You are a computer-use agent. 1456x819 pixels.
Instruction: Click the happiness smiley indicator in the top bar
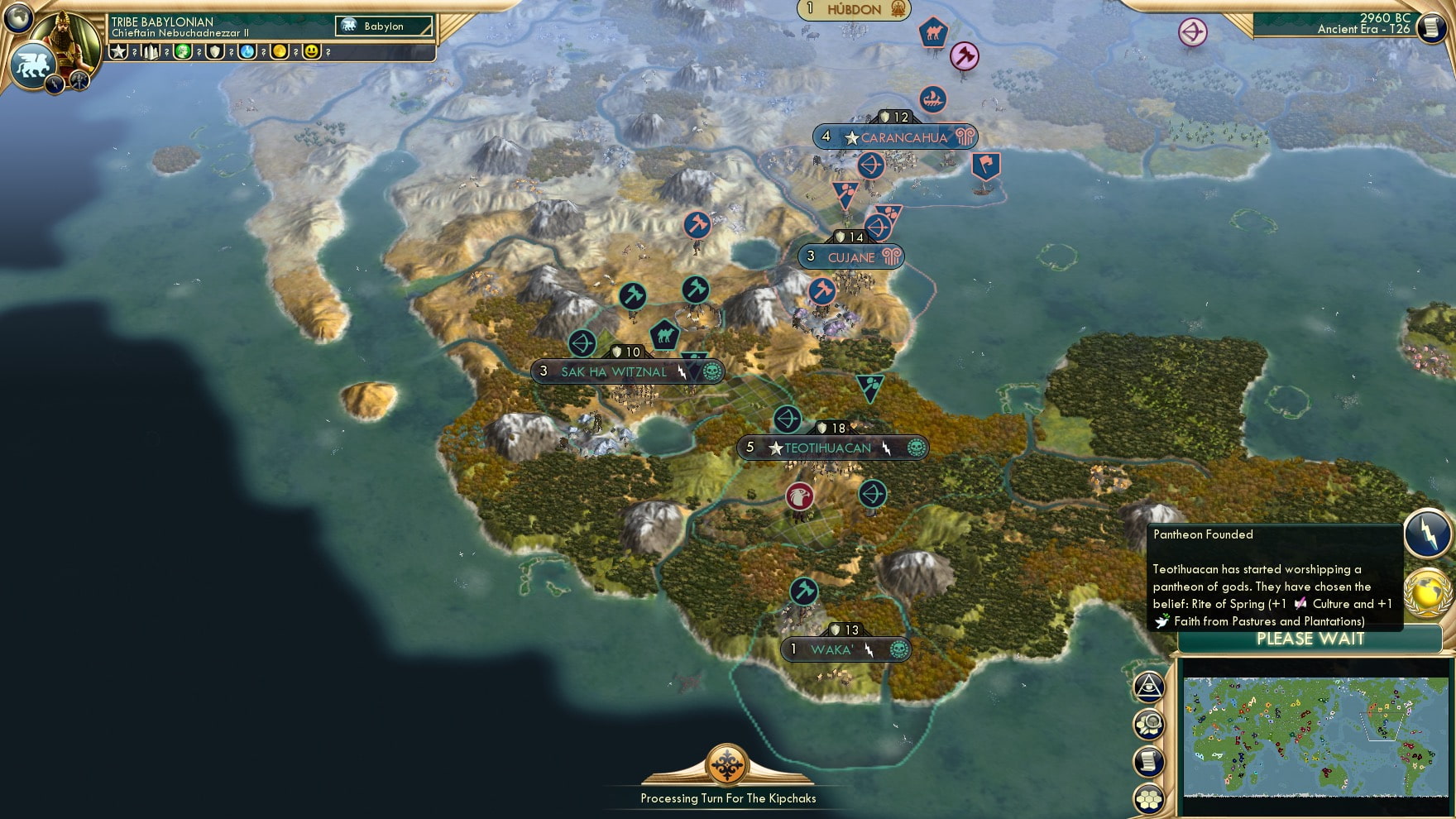(x=309, y=53)
